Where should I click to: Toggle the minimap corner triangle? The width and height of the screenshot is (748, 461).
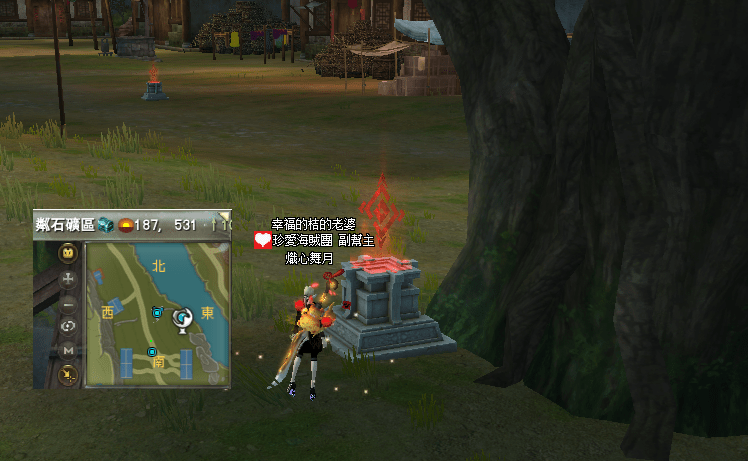point(225,215)
